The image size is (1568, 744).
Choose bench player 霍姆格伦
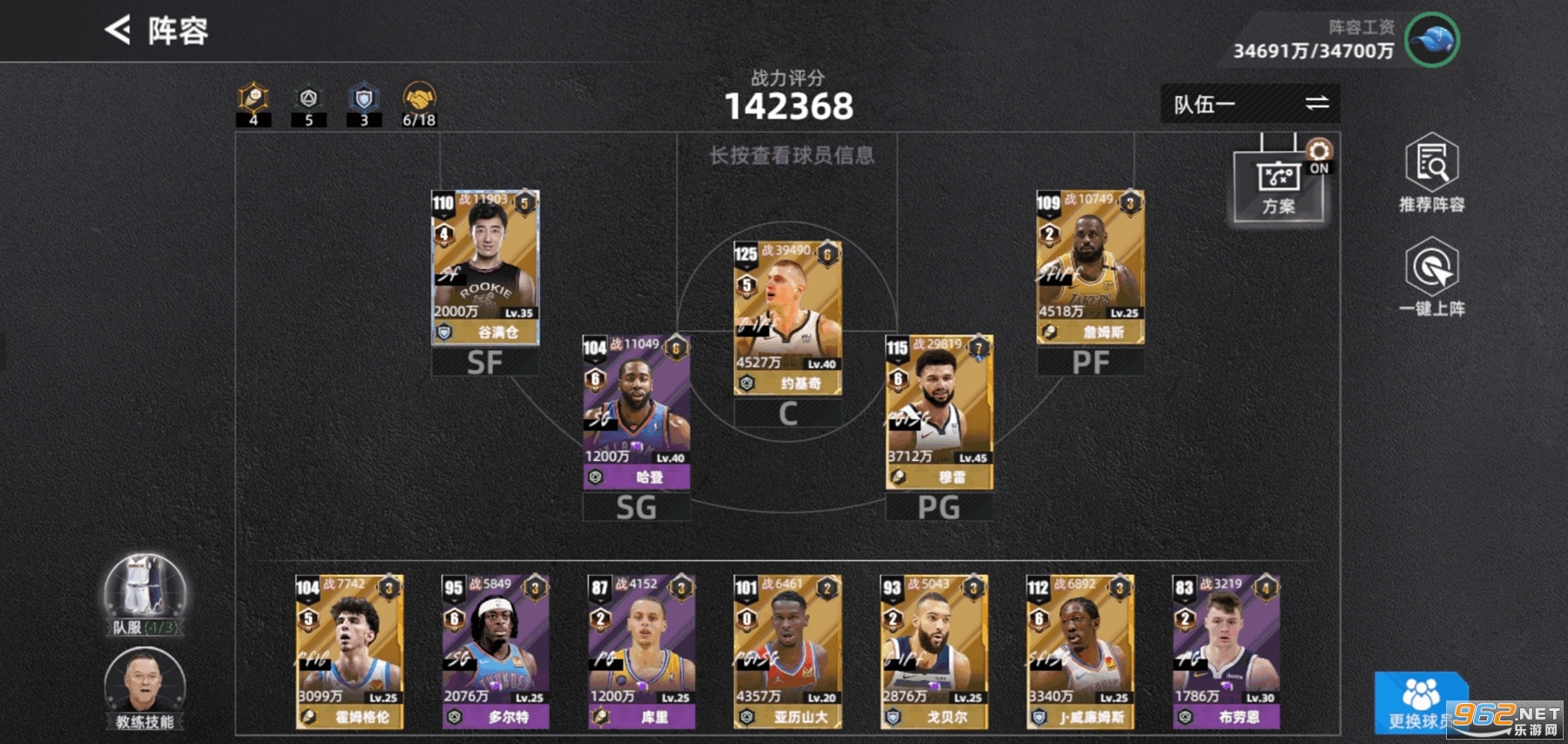(x=349, y=651)
